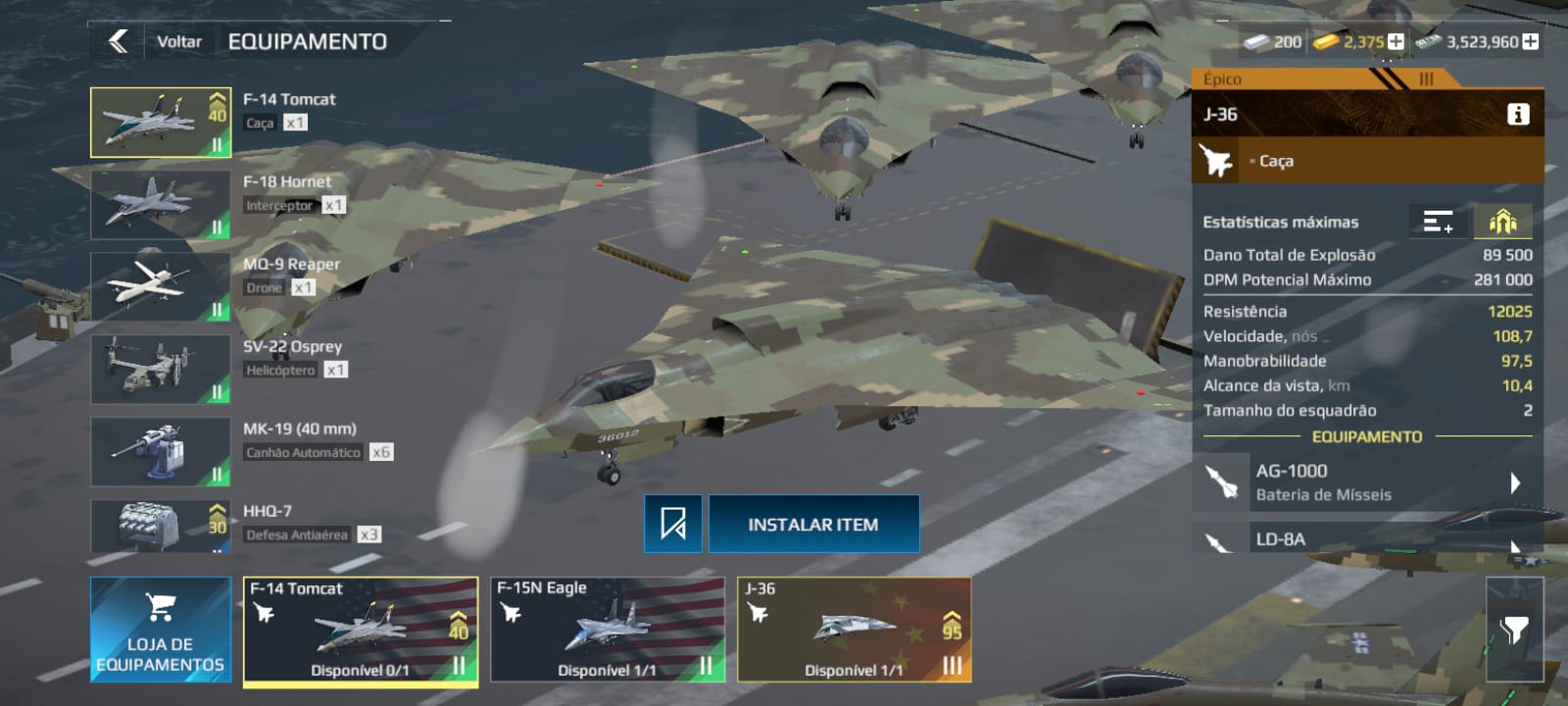Screen dimensions: 1568x706
Task: Open the Loja de Equipamentos shop
Action: [x=161, y=629]
